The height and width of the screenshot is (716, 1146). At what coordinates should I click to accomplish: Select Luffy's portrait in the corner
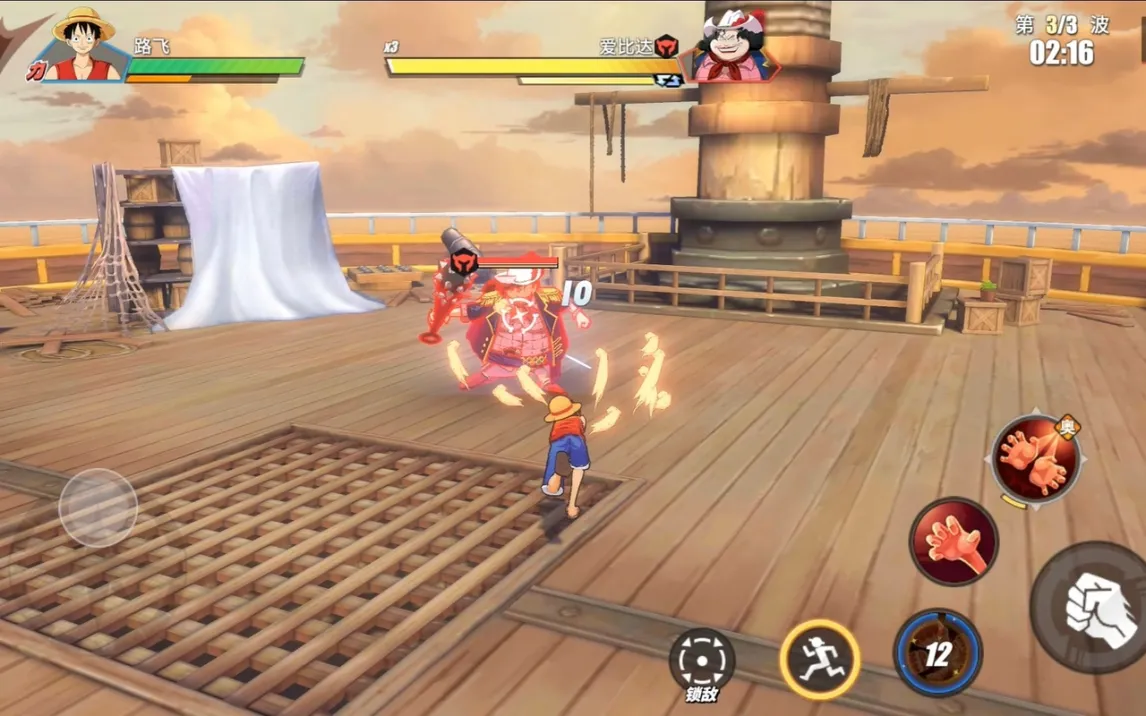pyautogui.click(x=84, y=46)
